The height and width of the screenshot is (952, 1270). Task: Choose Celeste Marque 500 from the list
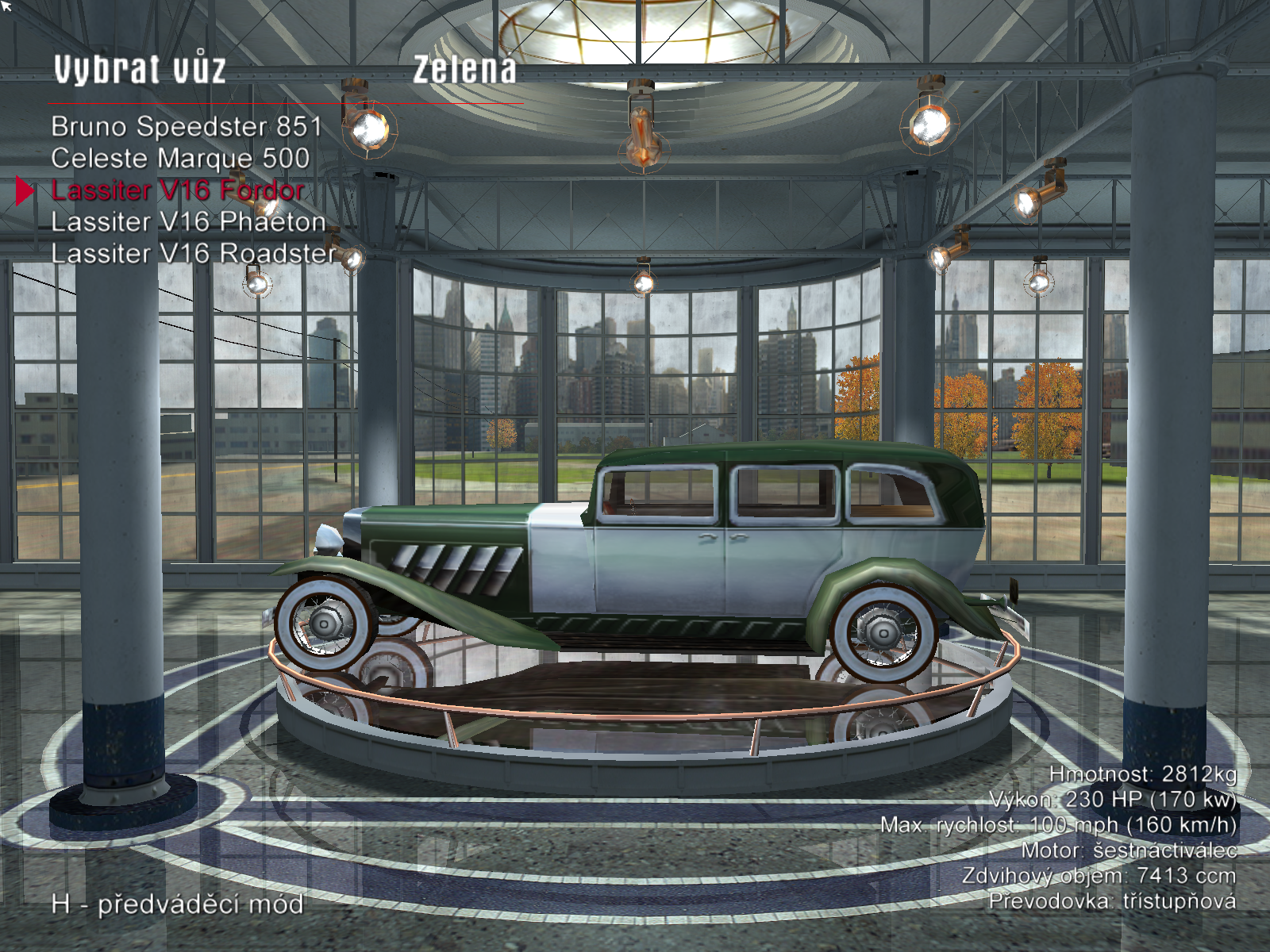(x=180, y=159)
